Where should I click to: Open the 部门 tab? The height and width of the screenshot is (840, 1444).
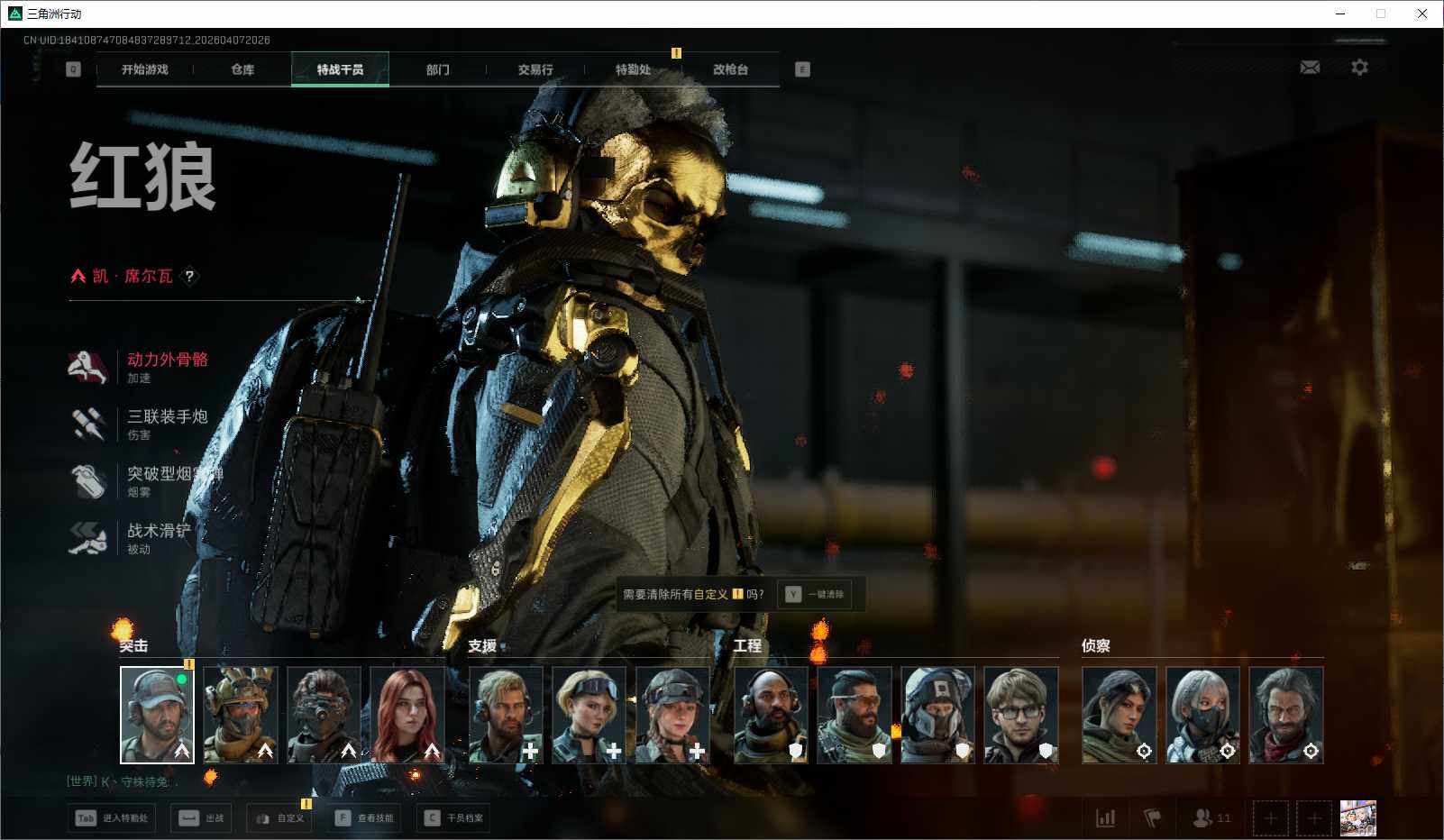click(x=438, y=69)
